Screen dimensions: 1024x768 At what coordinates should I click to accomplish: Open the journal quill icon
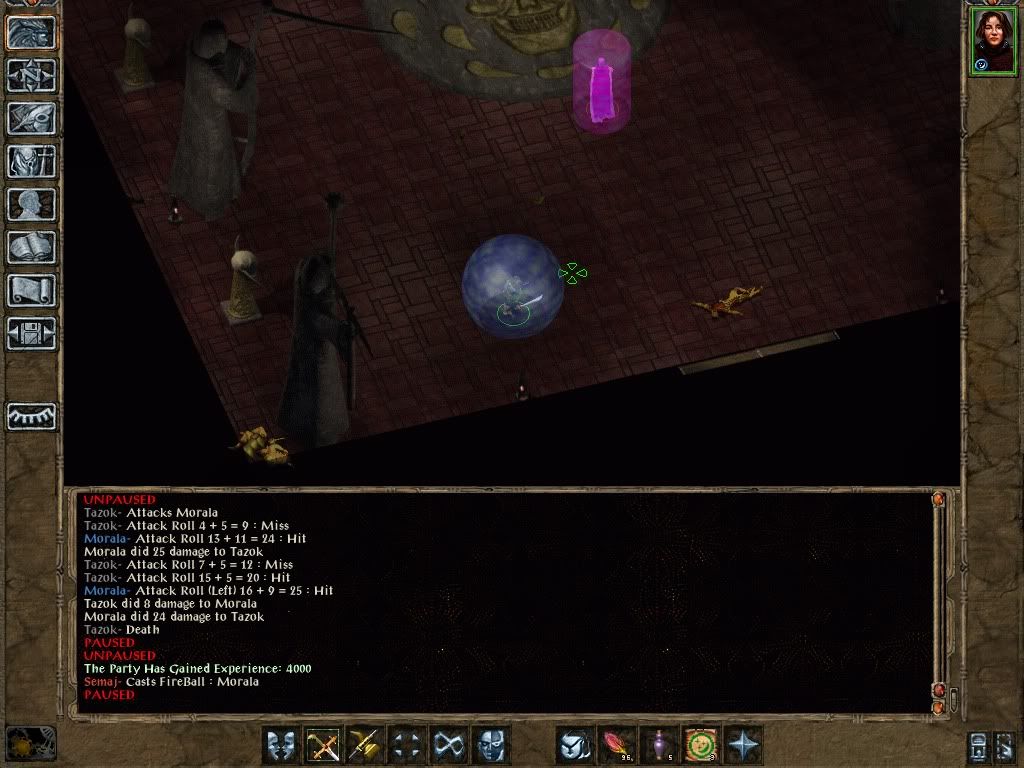pyautogui.click(x=31, y=117)
